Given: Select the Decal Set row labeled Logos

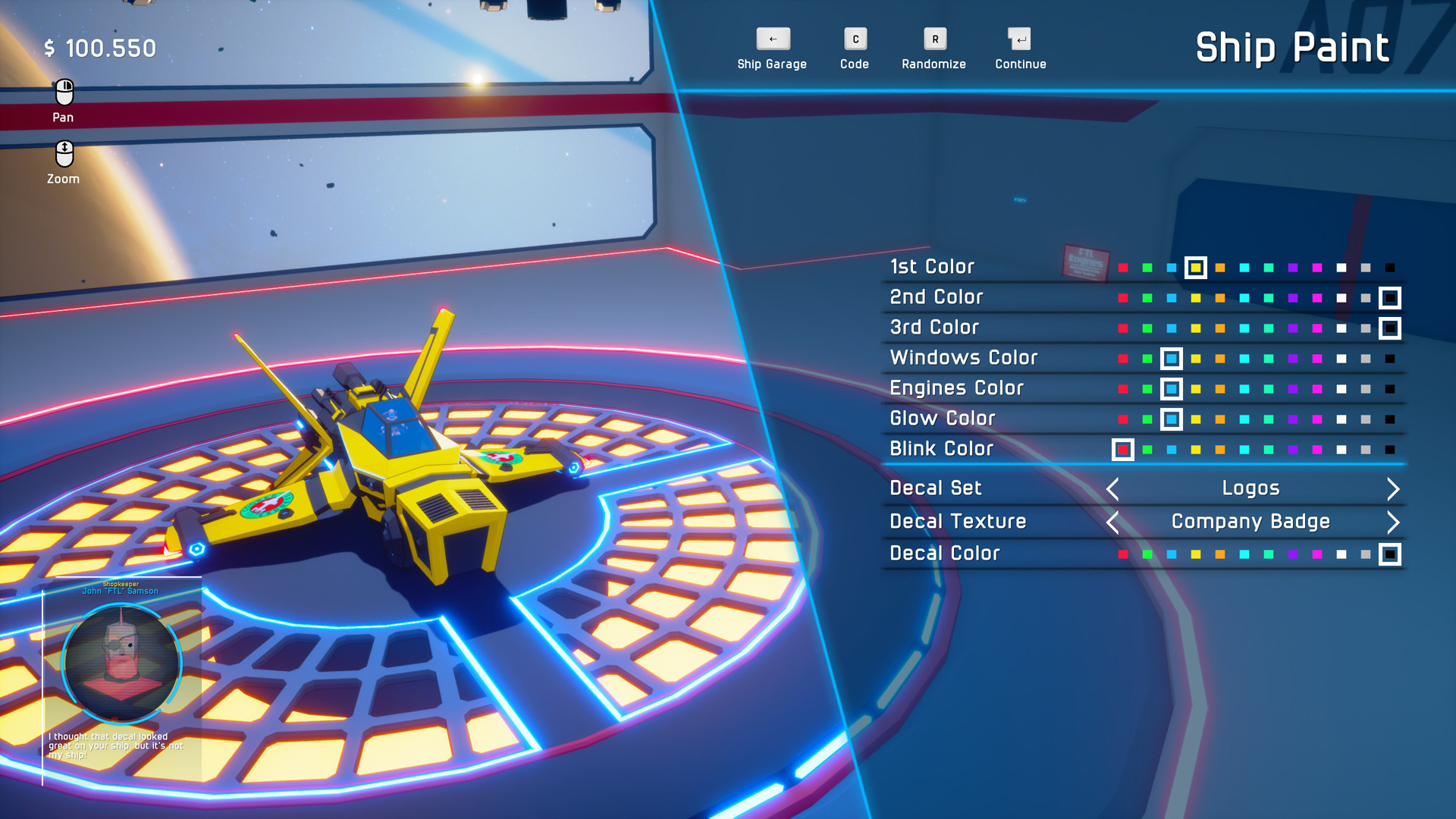Looking at the screenshot, I should 937,488.
